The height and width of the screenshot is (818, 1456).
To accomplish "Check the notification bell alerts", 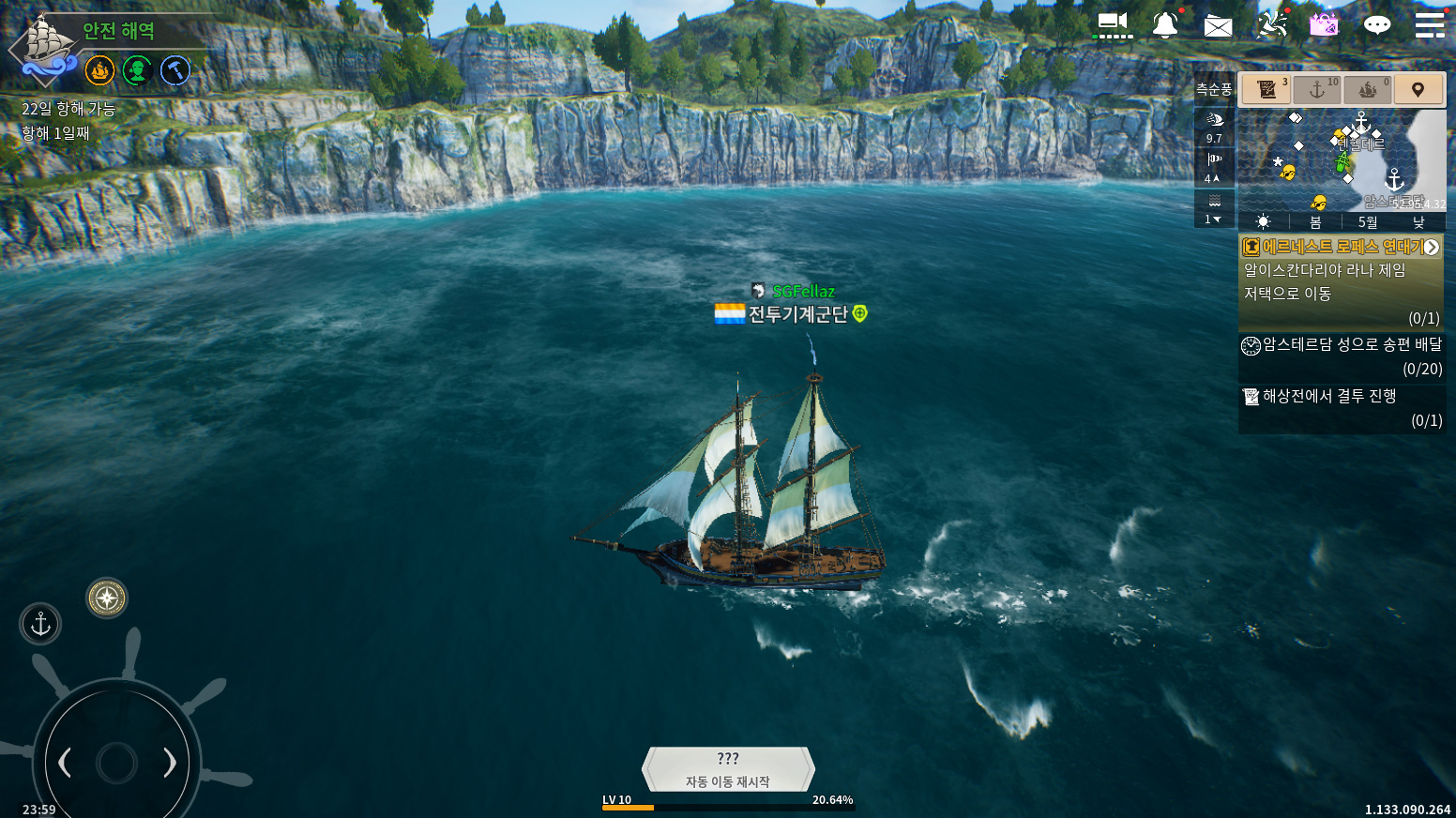I will point(1165,25).
